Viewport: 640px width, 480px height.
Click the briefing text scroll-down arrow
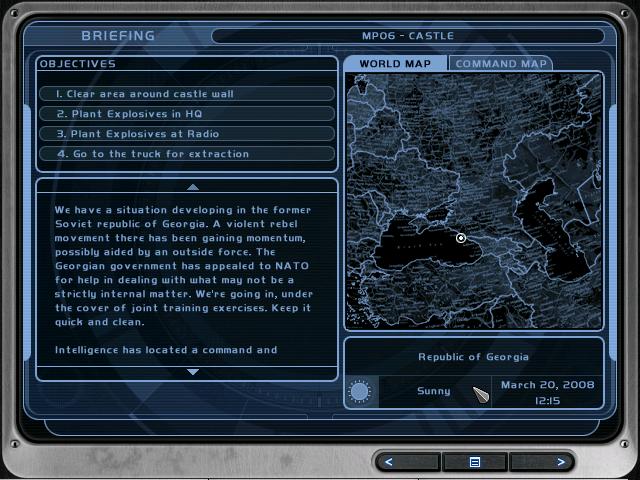[x=193, y=372]
